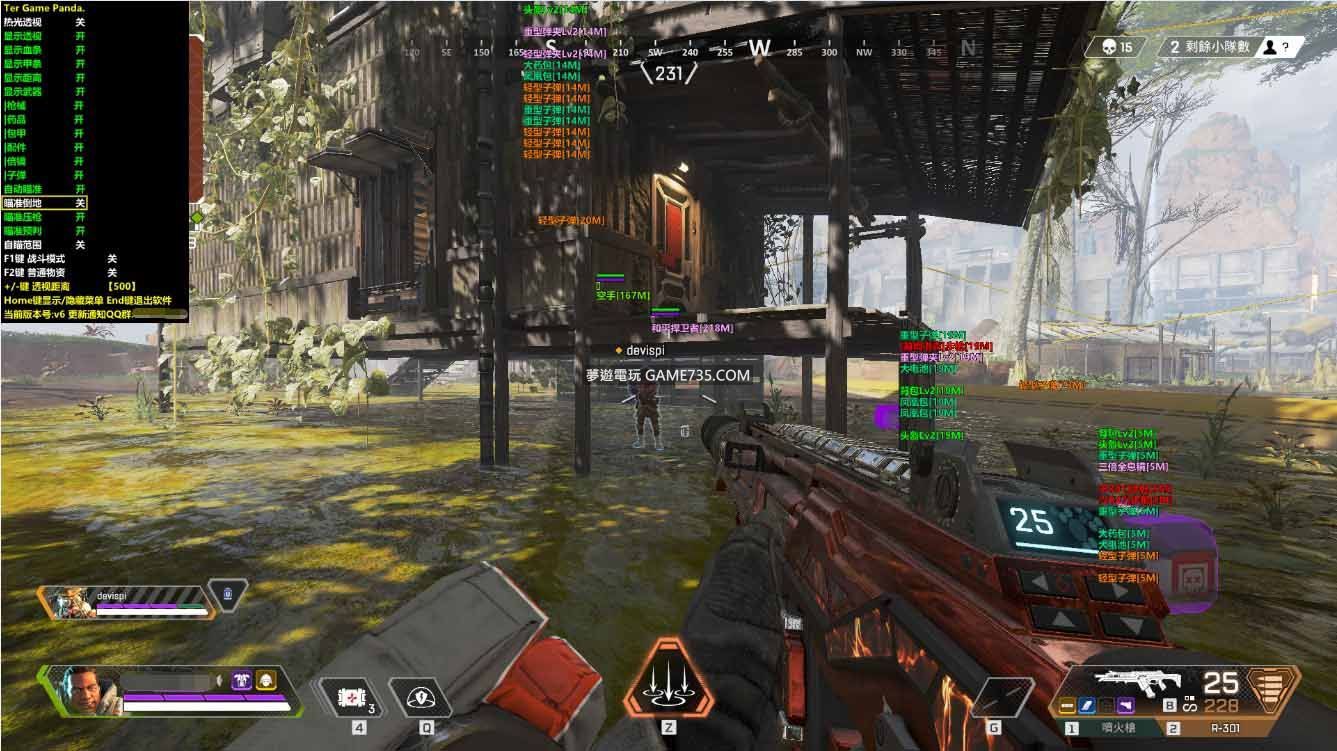Image resolution: width=1337 pixels, height=751 pixels.
Task: Select the highlighted 瞄准倒地 row
Action: click(x=45, y=203)
